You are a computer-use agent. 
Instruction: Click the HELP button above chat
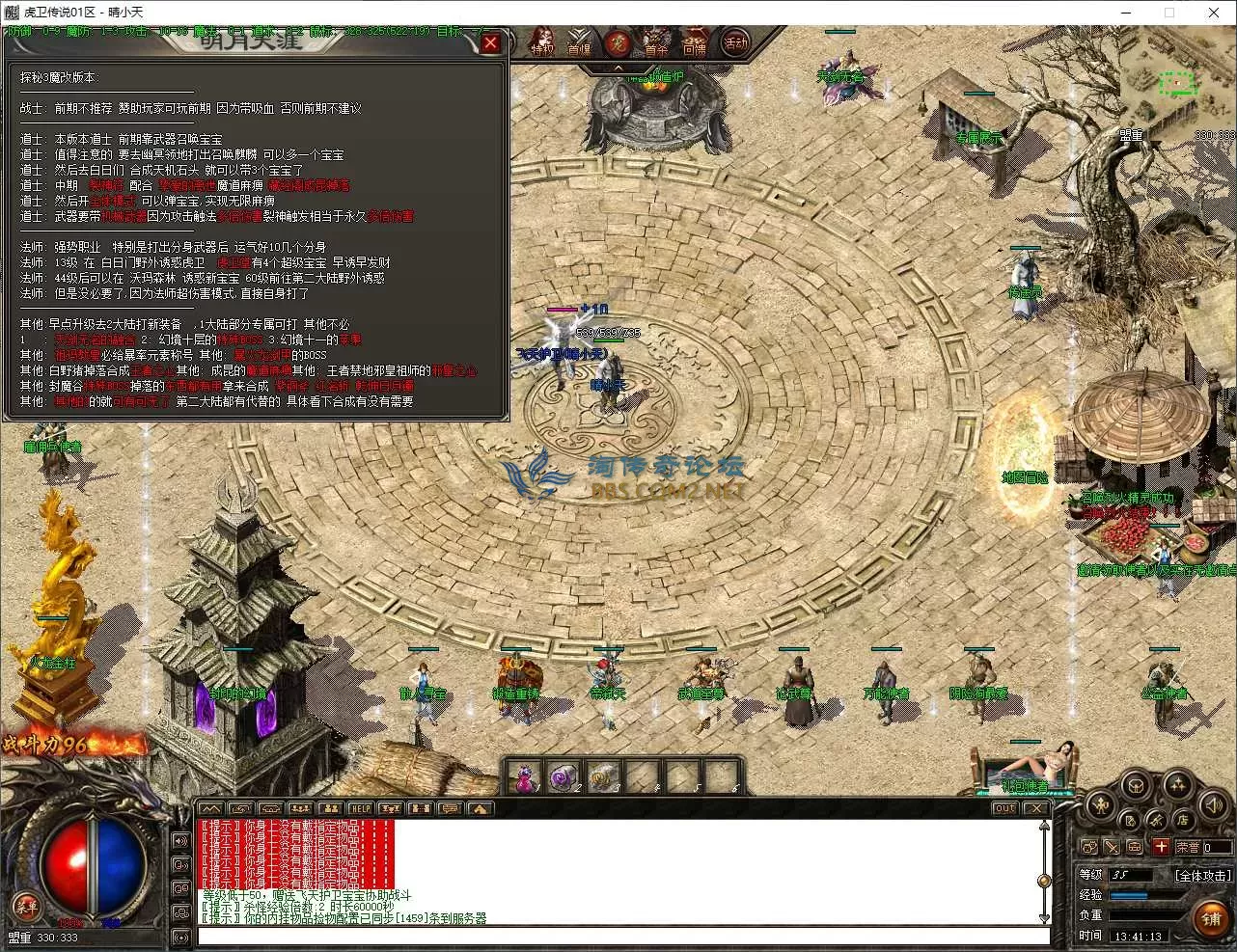[361, 808]
